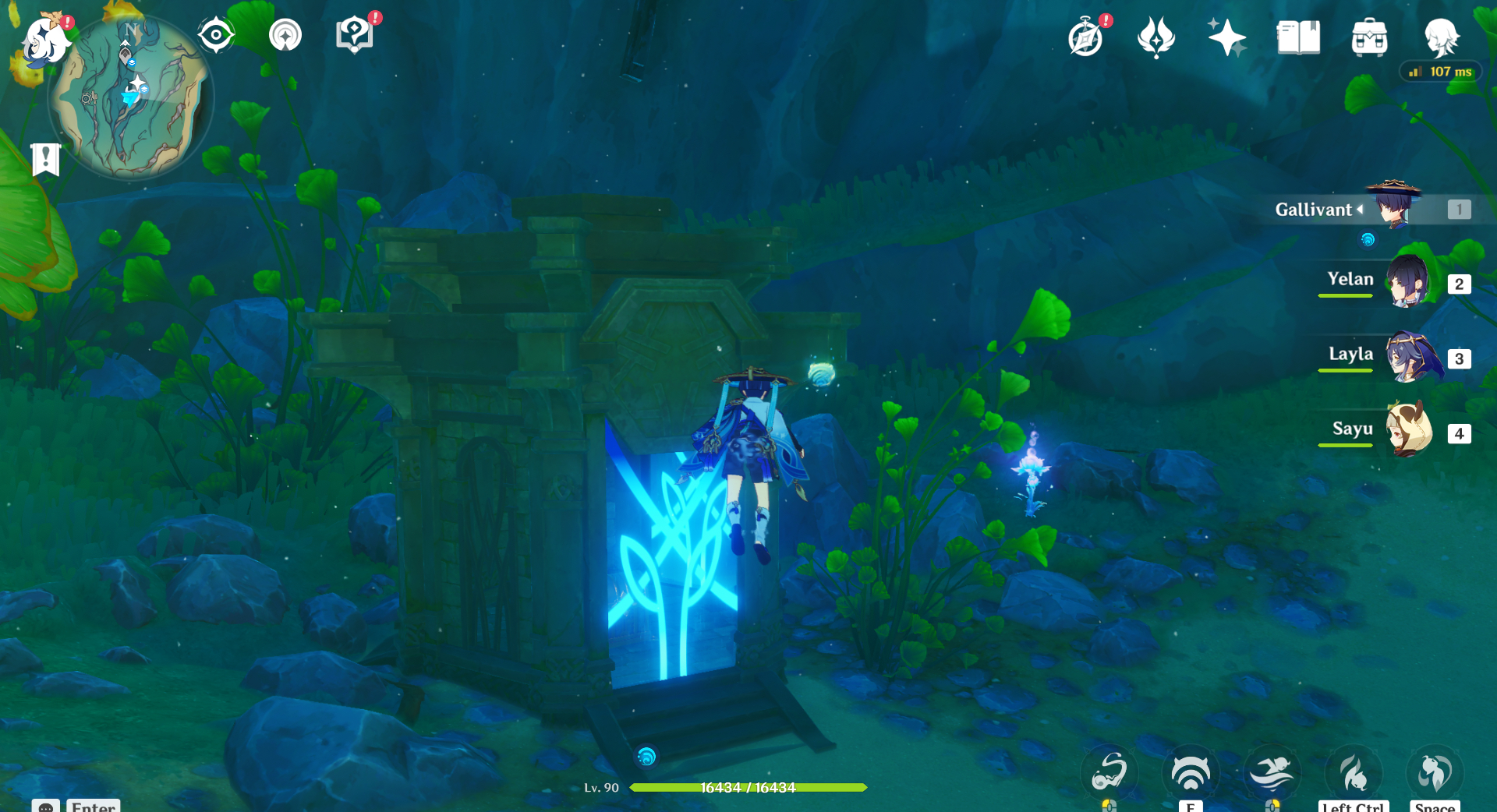This screenshot has width=1497, height=812.
Task: Open chat with the Enter button
Action: point(92,807)
